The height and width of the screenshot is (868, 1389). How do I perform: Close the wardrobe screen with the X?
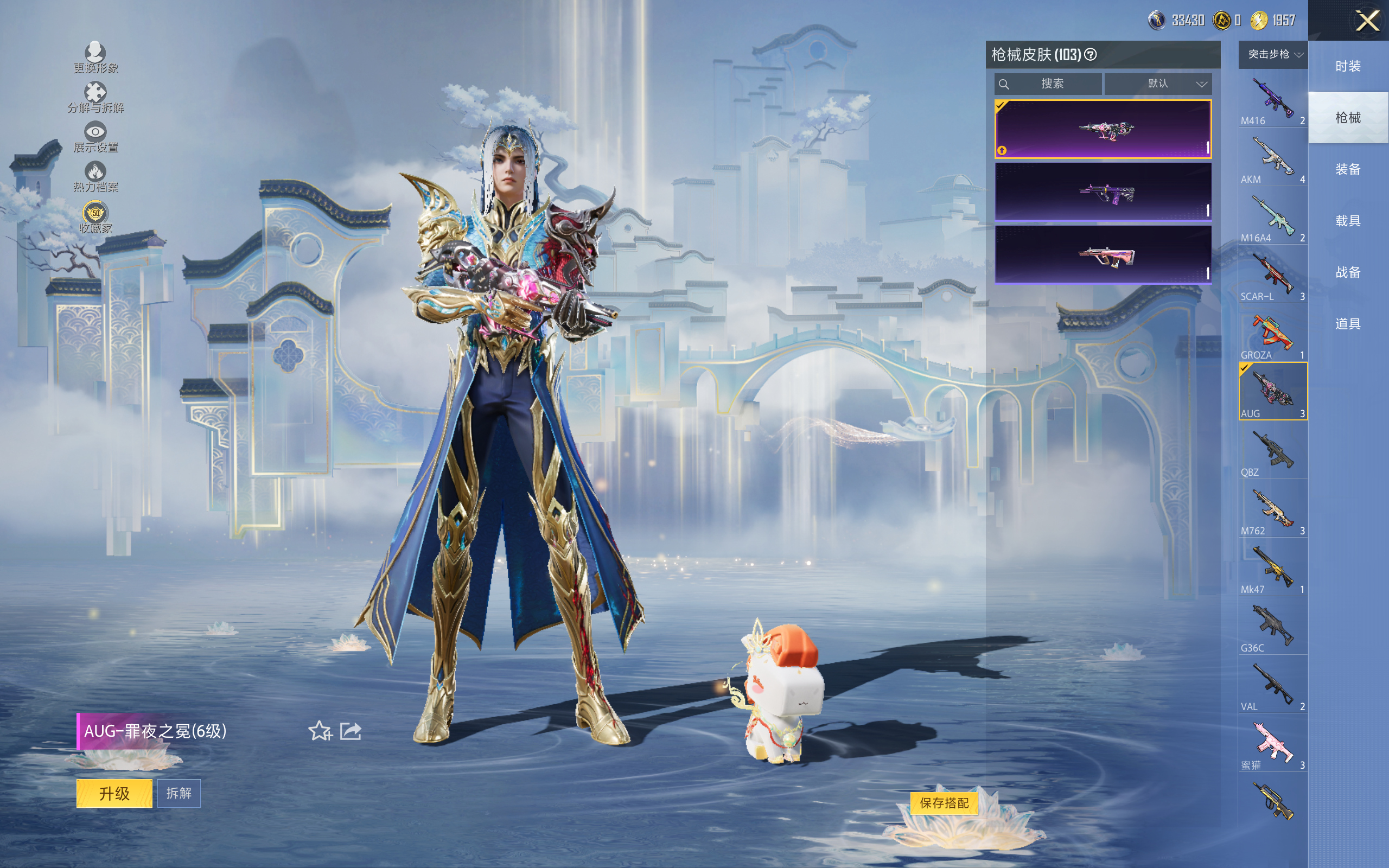coord(1367,21)
